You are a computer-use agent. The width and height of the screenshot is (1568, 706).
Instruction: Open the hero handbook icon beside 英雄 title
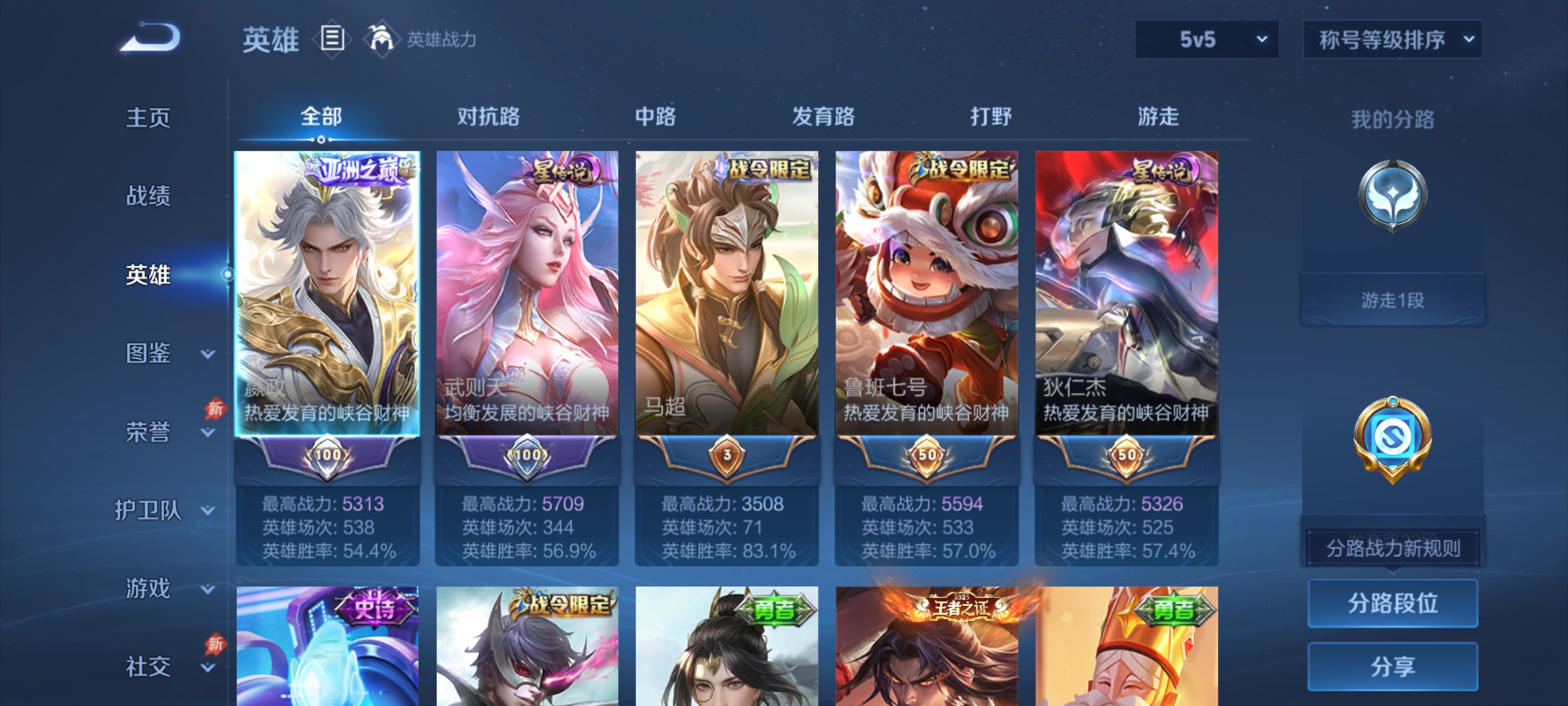click(x=332, y=39)
